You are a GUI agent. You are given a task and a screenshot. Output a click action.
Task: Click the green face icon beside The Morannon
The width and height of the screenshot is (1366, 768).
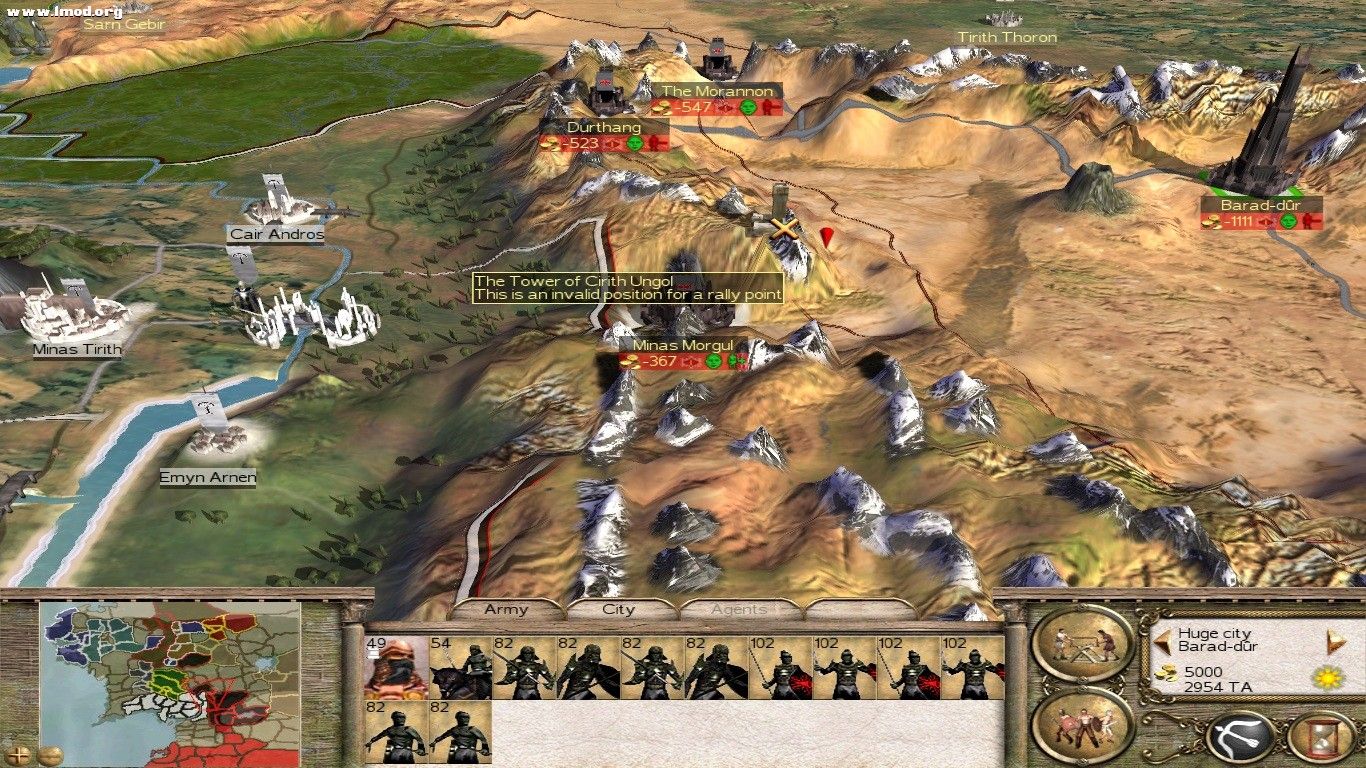click(x=749, y=108)
